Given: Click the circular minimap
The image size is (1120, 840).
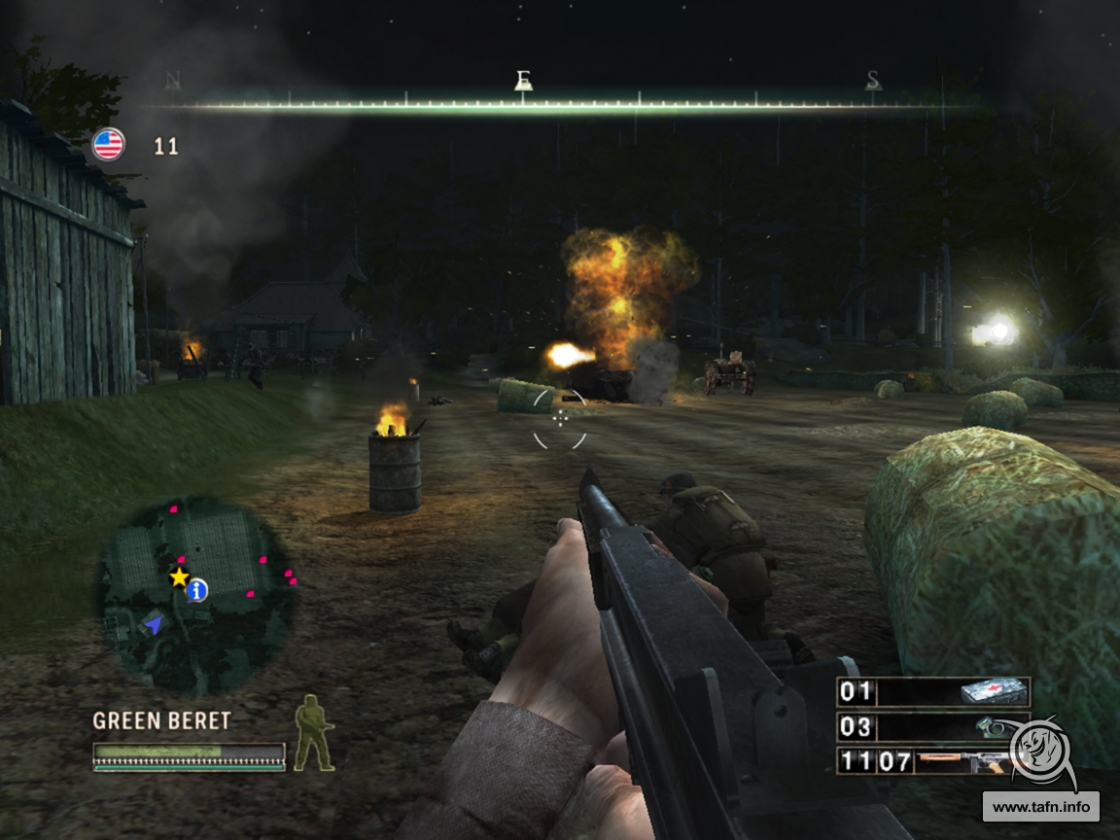Looking at the screenshot, I should click(x=196, y=596).
